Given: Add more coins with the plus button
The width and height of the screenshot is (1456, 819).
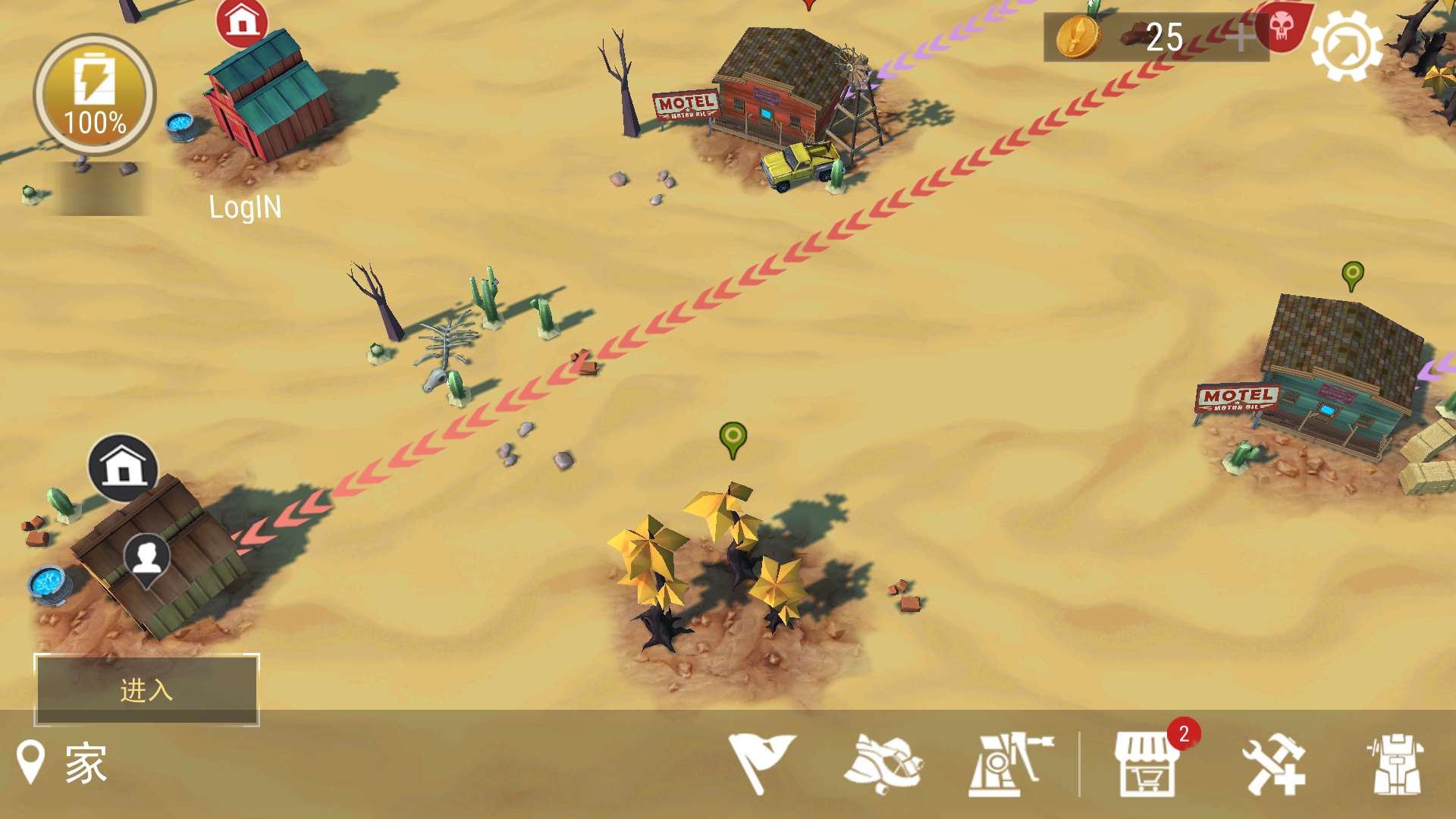Looking at the screenshot, I should click(x=1241, y=36).
